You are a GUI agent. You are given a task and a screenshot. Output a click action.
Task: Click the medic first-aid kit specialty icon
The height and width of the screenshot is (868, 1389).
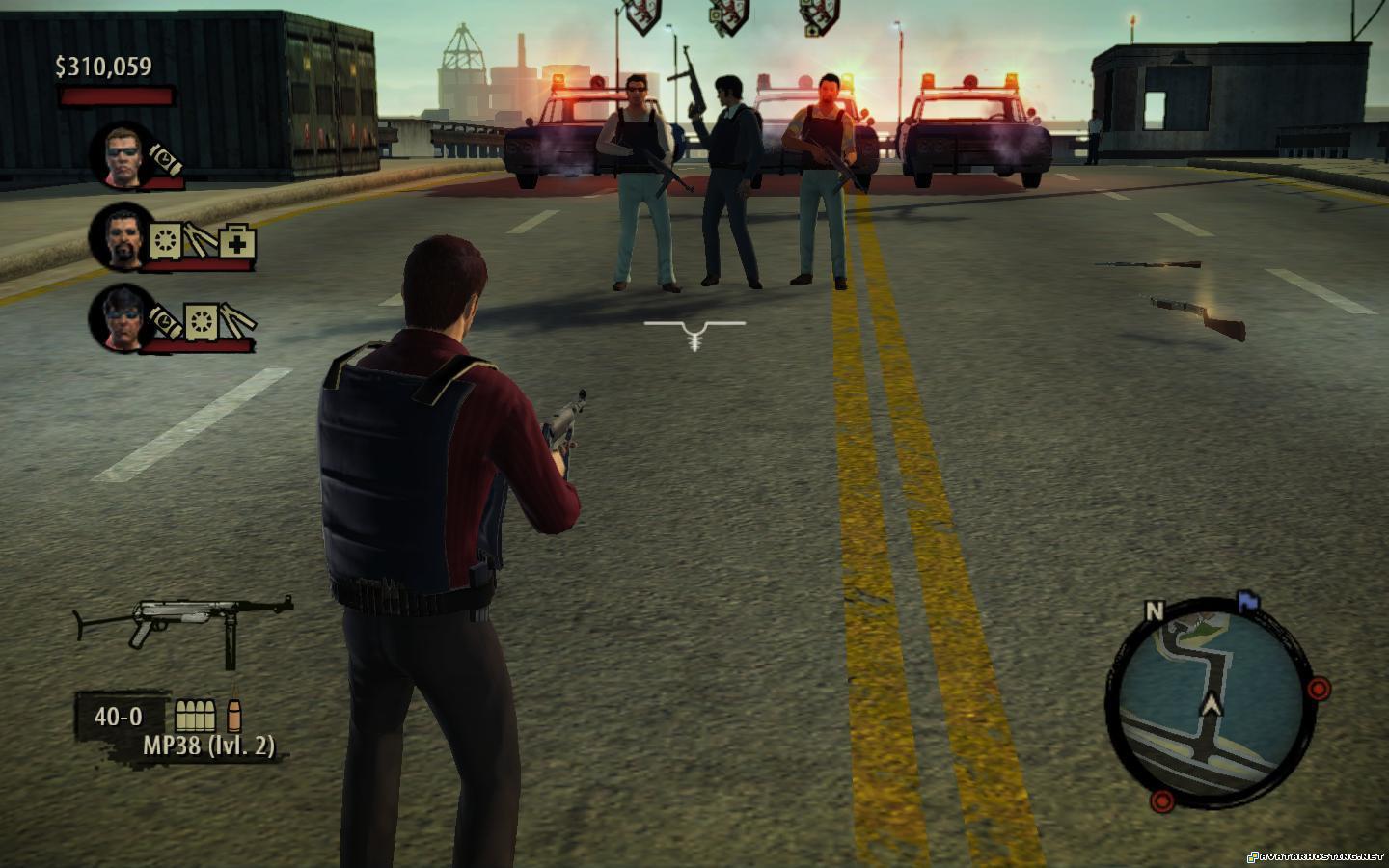(x=236, y=240)
